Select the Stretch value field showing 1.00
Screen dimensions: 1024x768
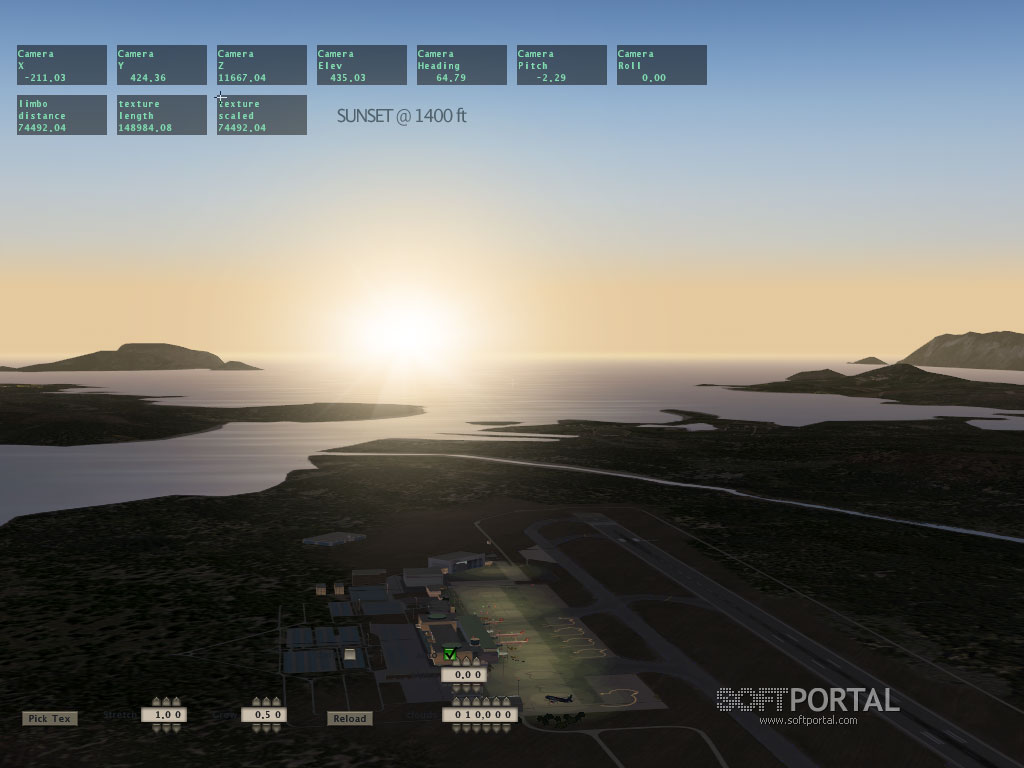pyautogui.click(x=163, y=715)
